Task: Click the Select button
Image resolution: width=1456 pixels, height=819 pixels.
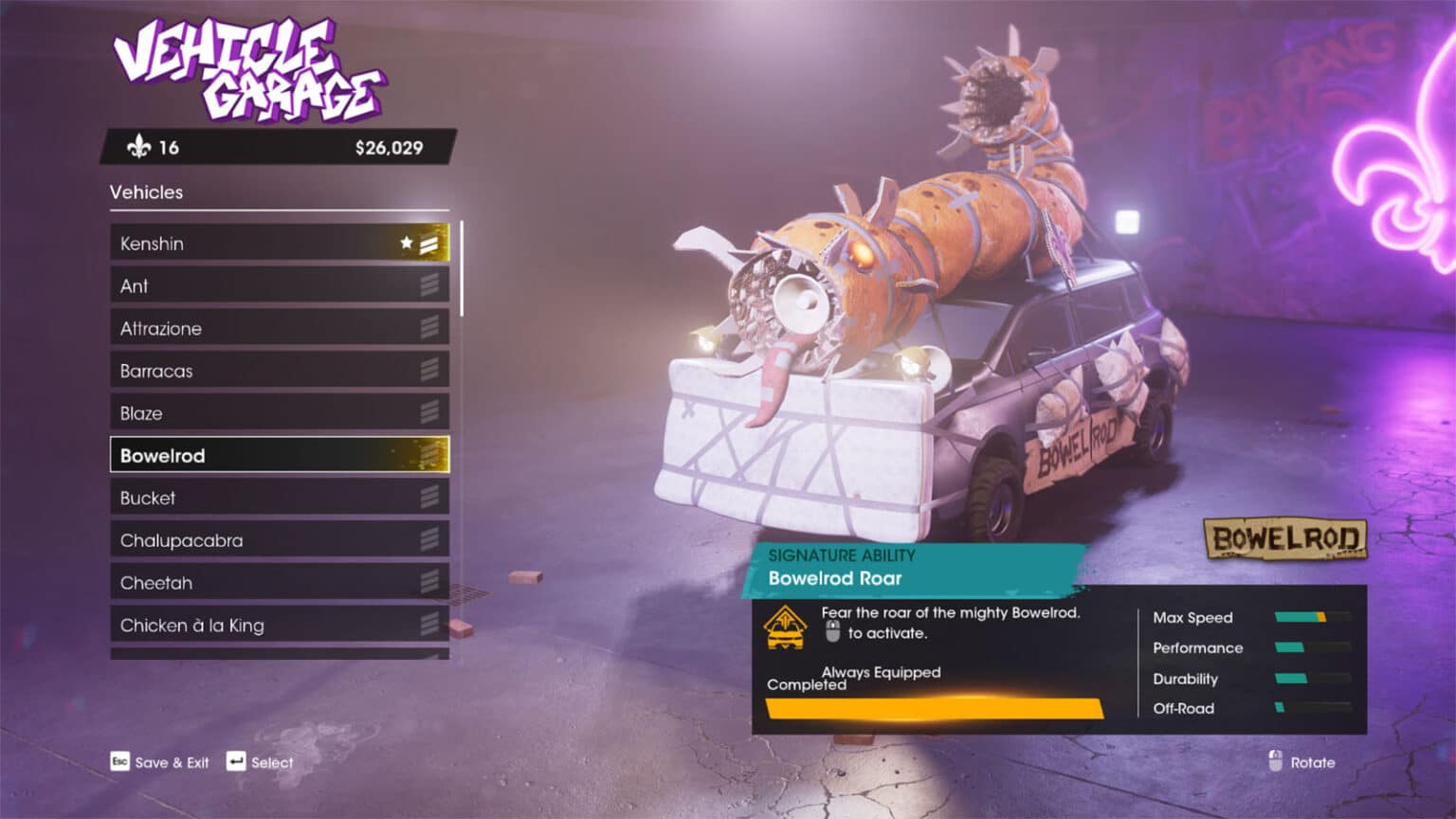Action: (x=261, y=762)
